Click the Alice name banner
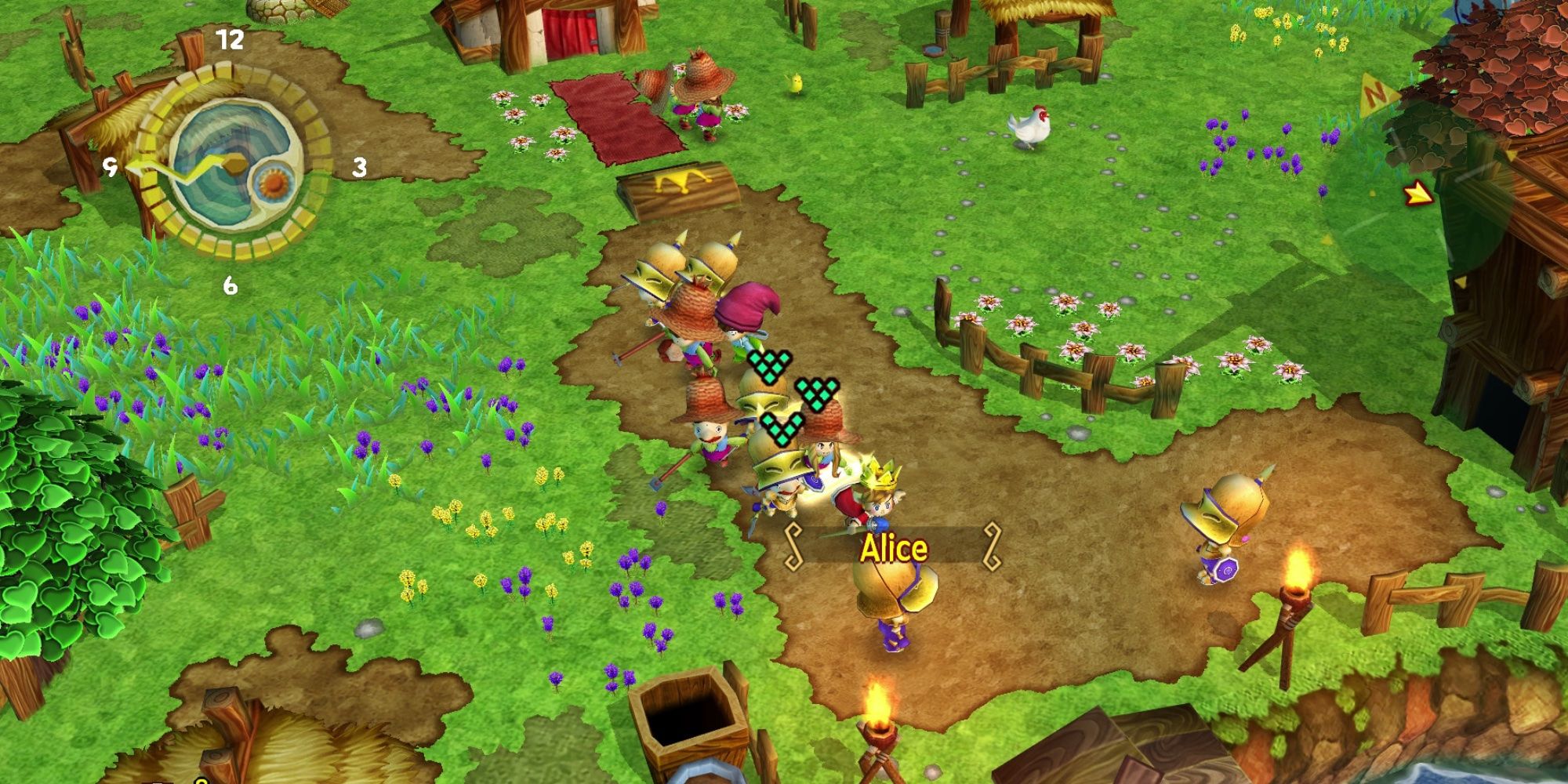The height and width of the screenshot is (784, 1568). pos(894,549)
